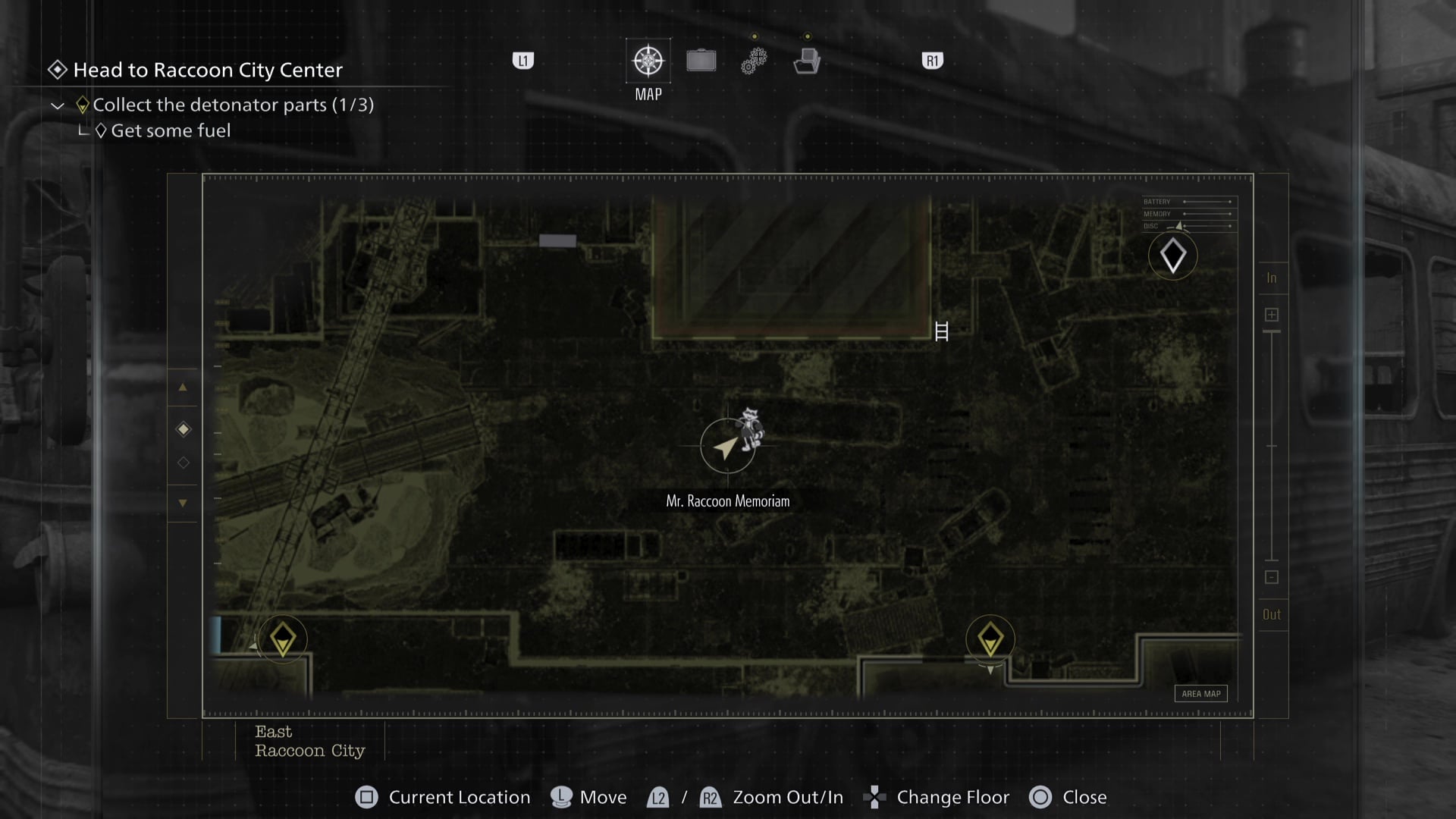Select the Head to Raccoon City Center objective

pyautogui.click(x=207, y=70)
